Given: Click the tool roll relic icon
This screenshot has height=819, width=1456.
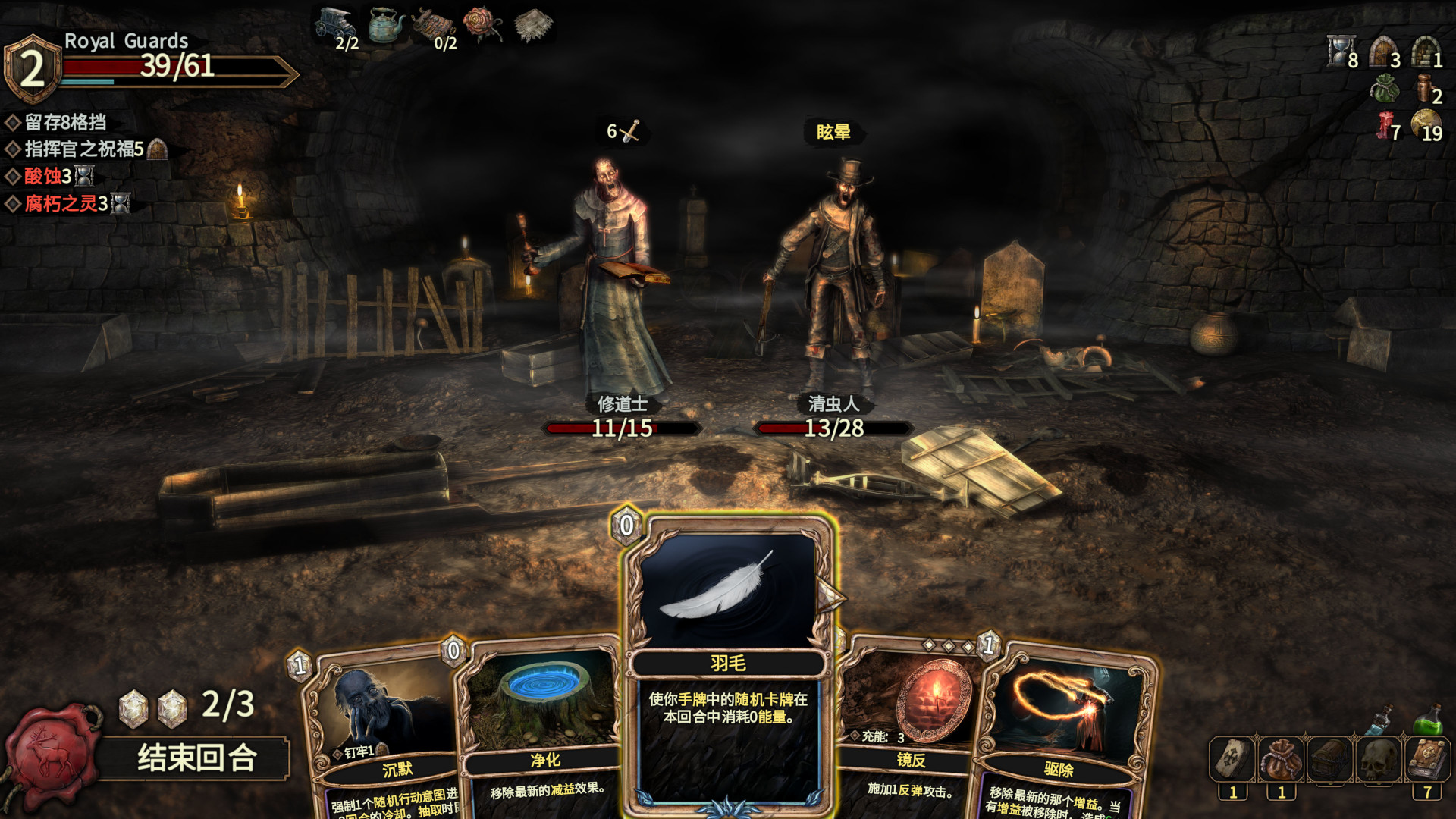Looking at the screenshot, I should (x=434, y=25).
